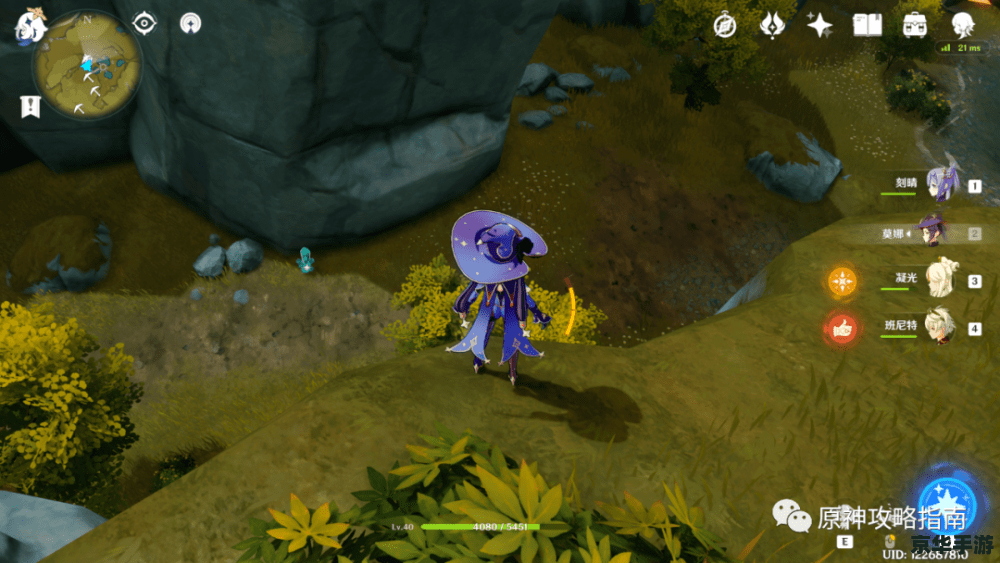Image resolution: width=1000 pixels, height=563 pixels.
Task: Trigger the orange burst icon beside 凝光
Action: 841,282
